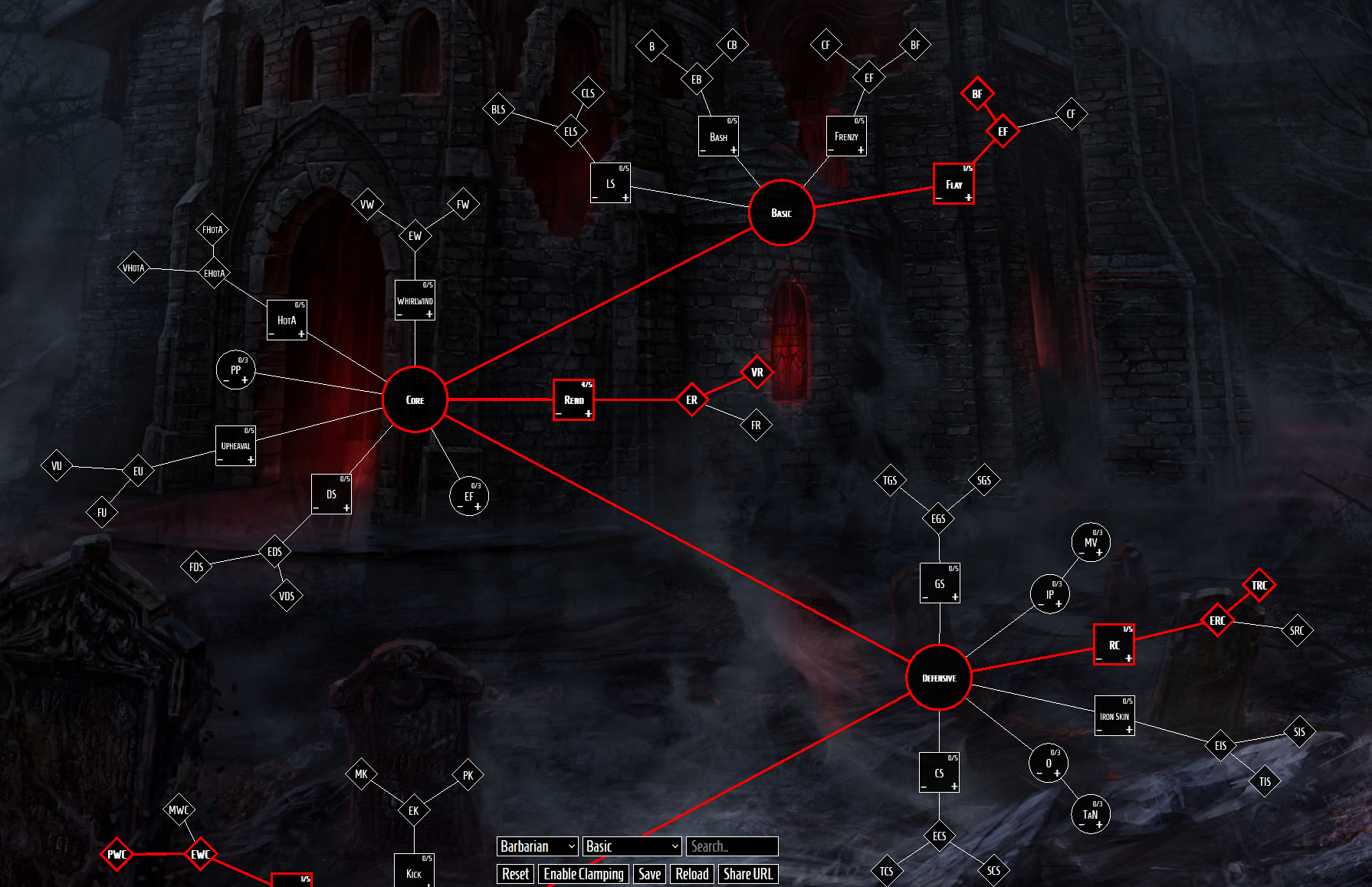Click the Defensive hub node
Image resolution: width=1372 pixels, height=887 pixels.
pyautogui.click(x=938, y=678)
